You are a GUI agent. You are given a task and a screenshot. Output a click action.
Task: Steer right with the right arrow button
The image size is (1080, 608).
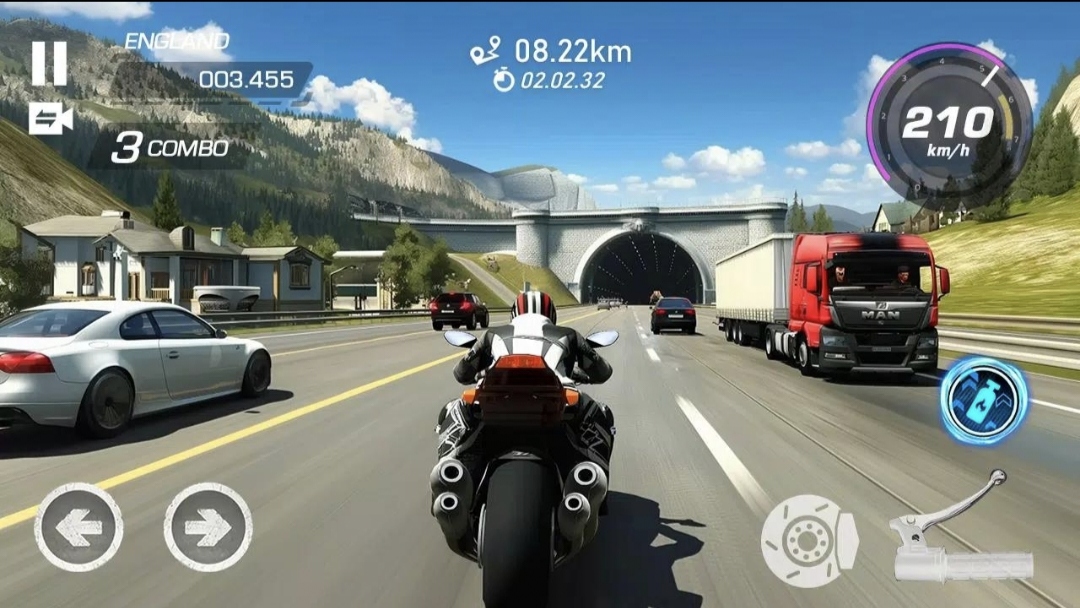point(208,527)
